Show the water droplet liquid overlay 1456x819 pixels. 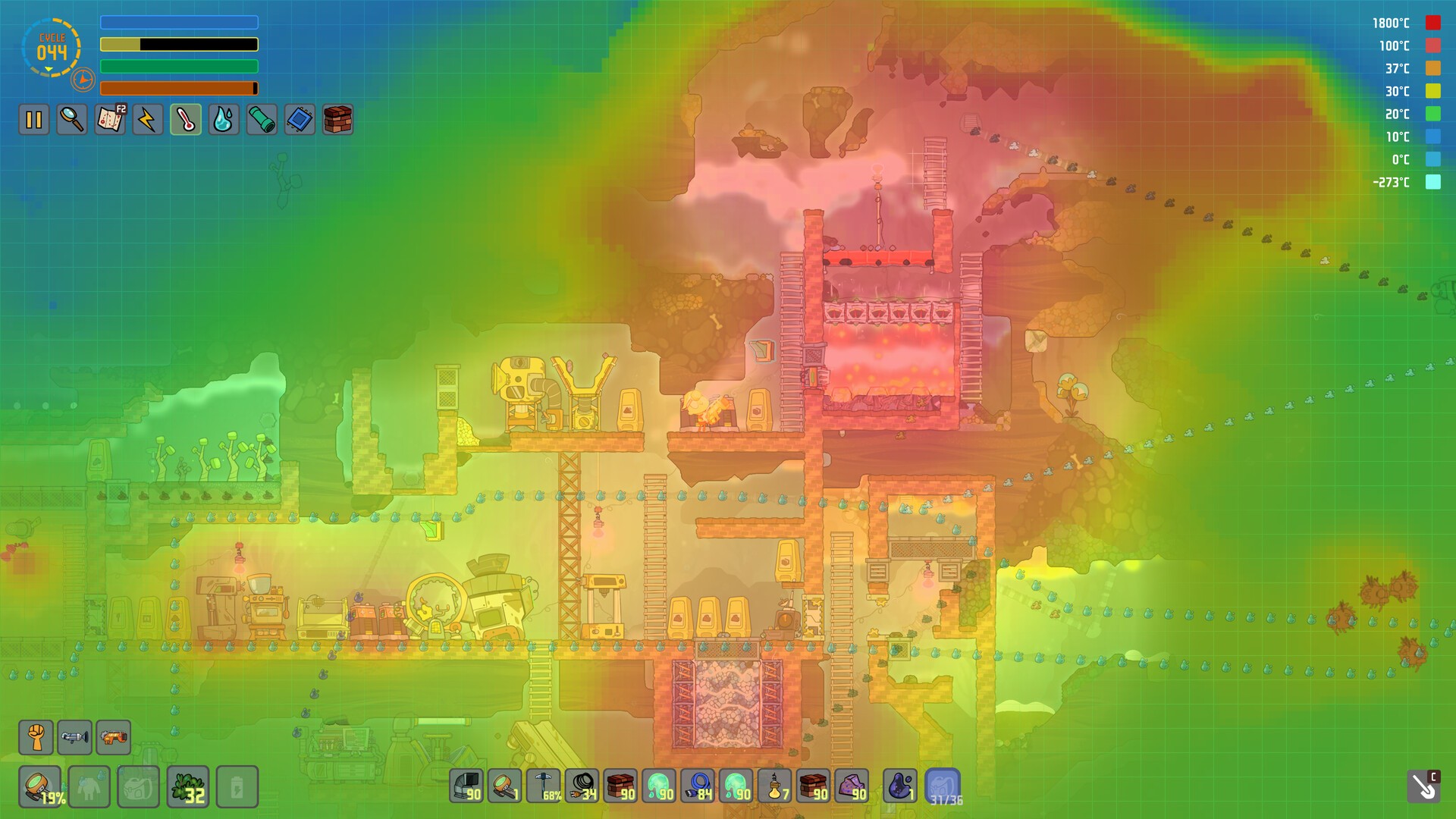point(224,120)
